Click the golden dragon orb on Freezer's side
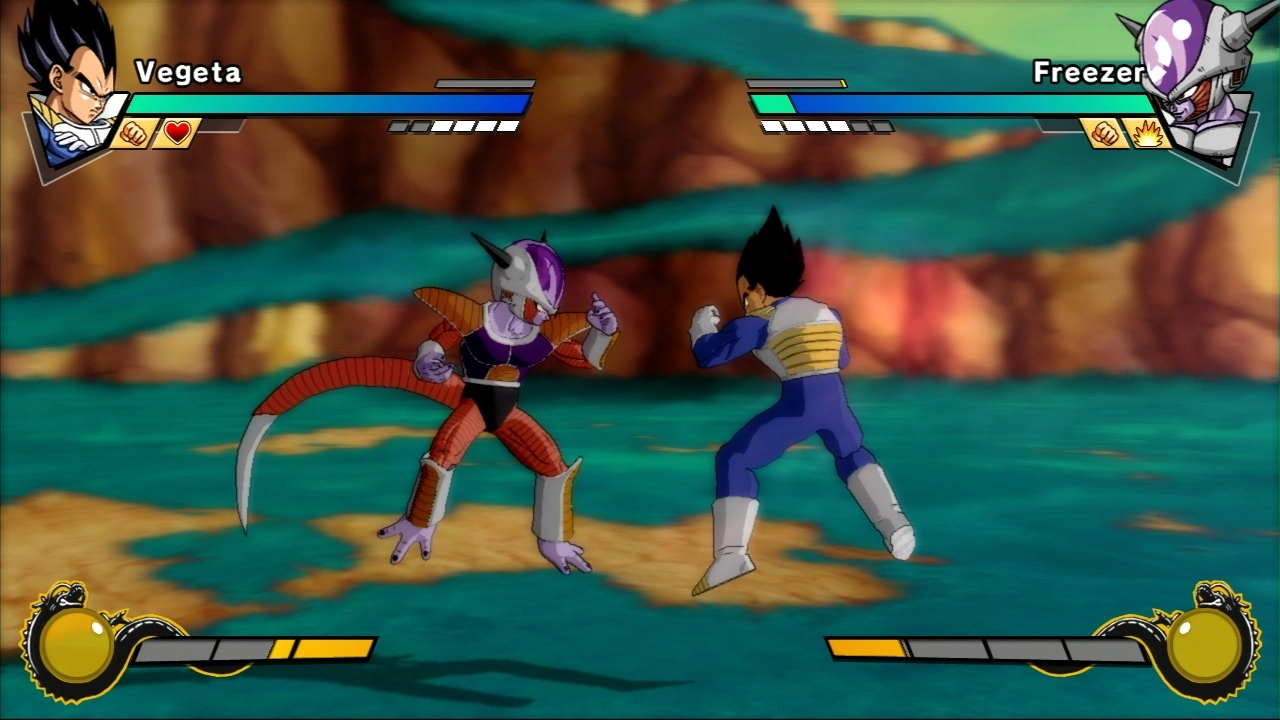Screen dimensions: 1280x720 (x=1203, y=645)
